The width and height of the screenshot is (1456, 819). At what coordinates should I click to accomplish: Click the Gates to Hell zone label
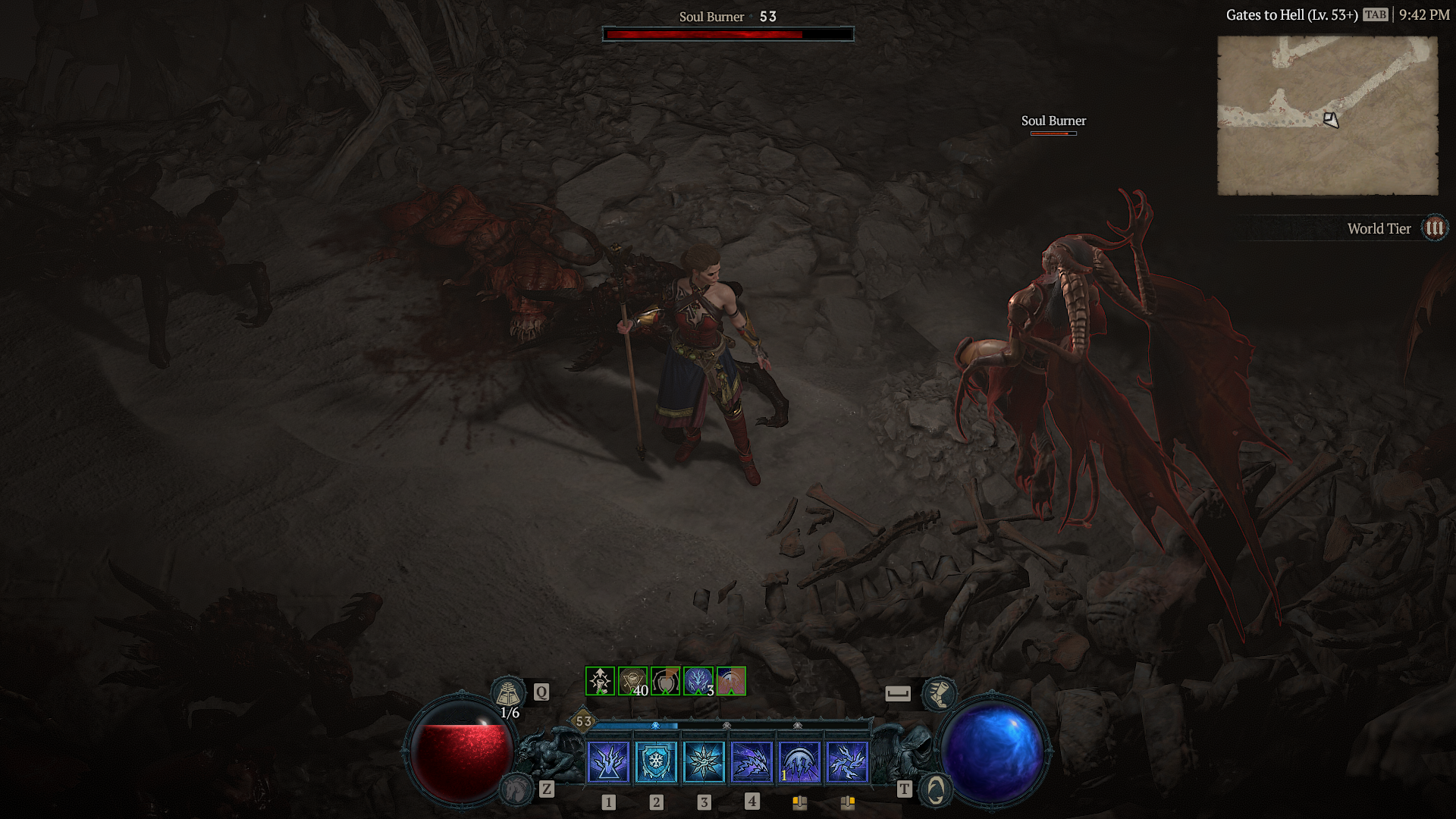[x=1291, y=15]
